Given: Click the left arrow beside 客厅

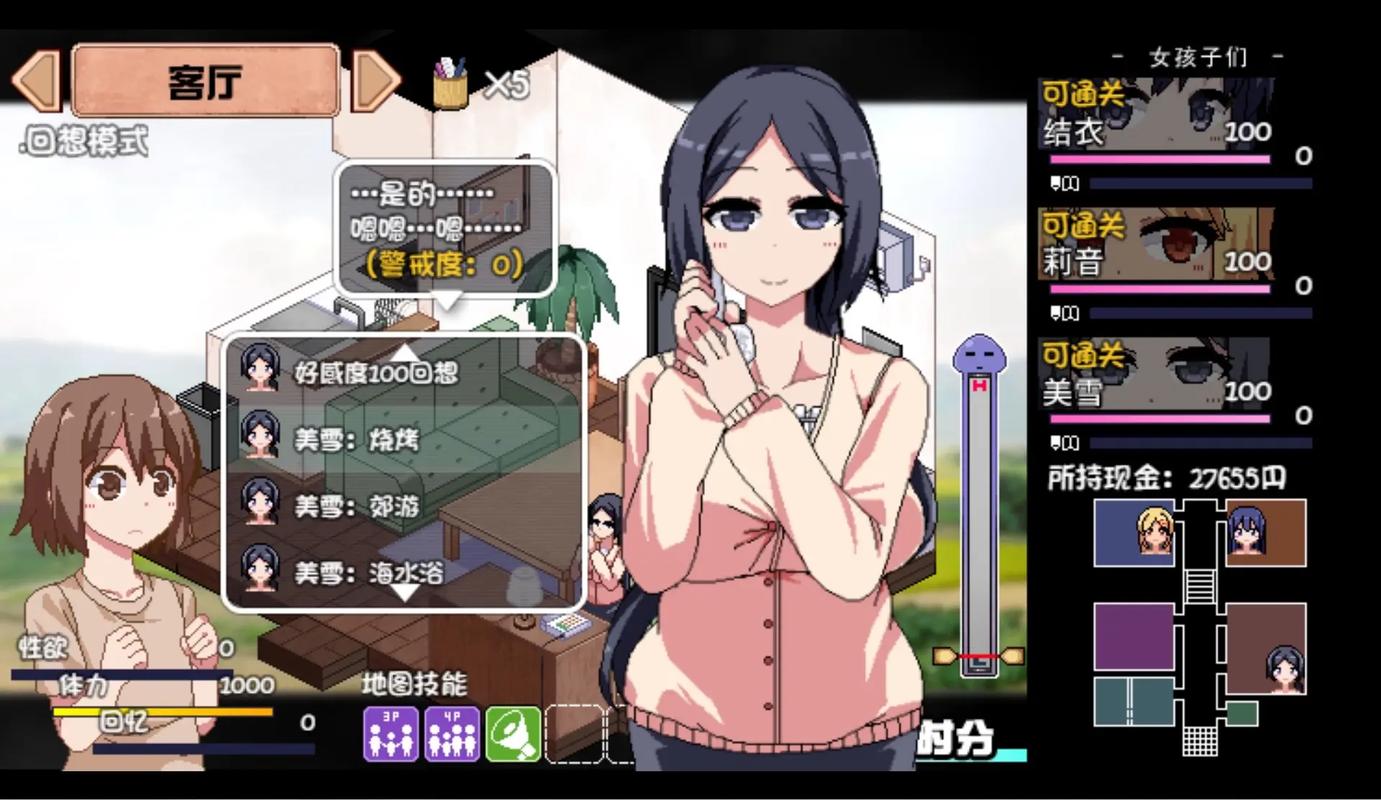Looking at the screenshot, I should click(x=36, y=79).
